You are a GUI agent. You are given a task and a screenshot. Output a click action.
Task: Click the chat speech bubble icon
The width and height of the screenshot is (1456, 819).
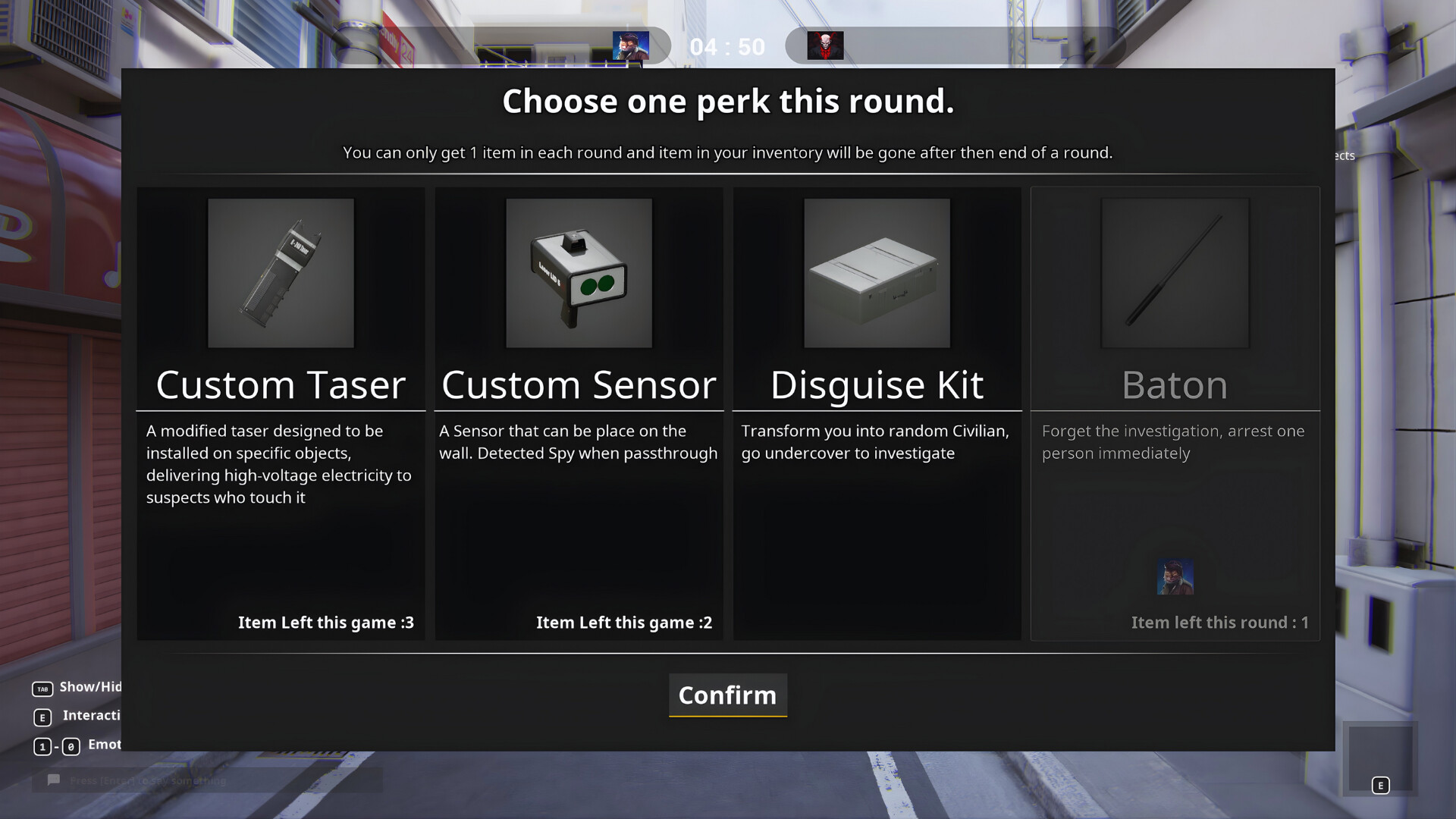click(x=53, y=780)
